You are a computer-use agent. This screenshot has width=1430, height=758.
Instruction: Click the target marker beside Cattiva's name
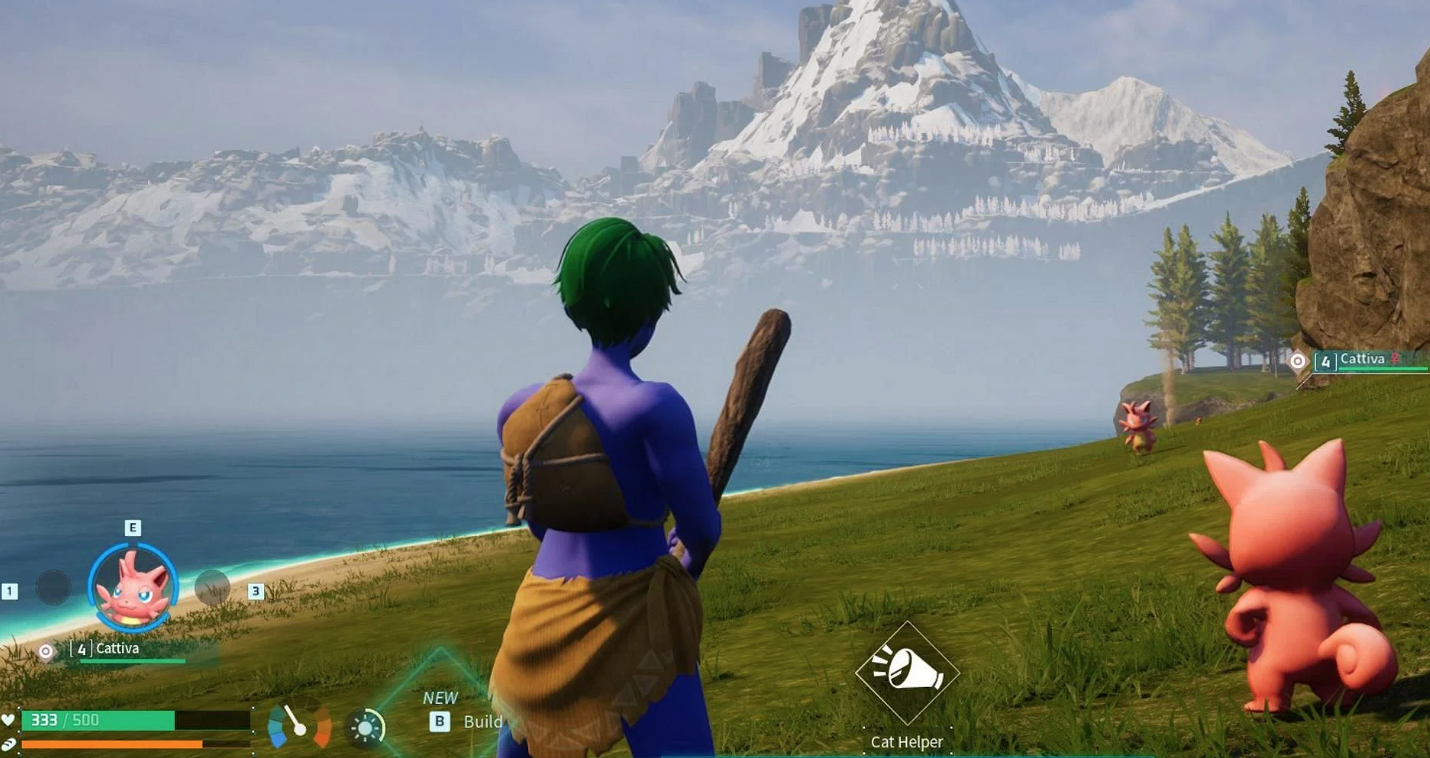coord(45,649)
